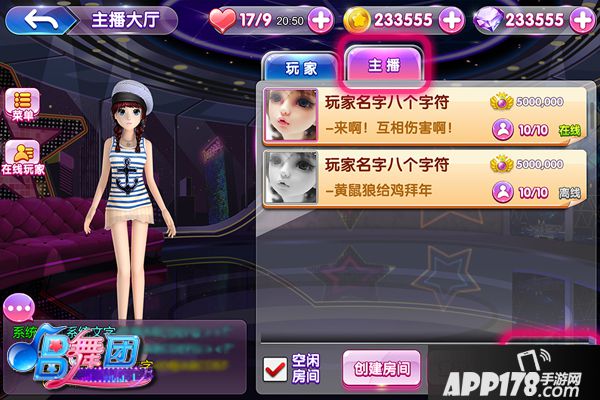The width and height of the screenshot is (600, 400).
Task: View the color doll avatar thumbnail
Action: pos(291,115)
